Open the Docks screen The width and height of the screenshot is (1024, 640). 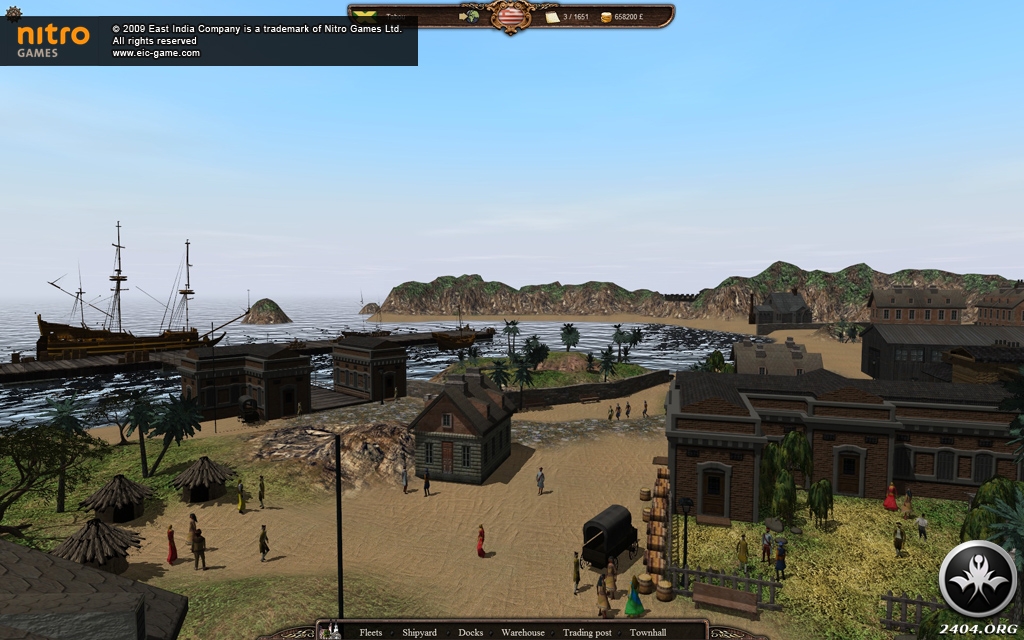(470, 632)
